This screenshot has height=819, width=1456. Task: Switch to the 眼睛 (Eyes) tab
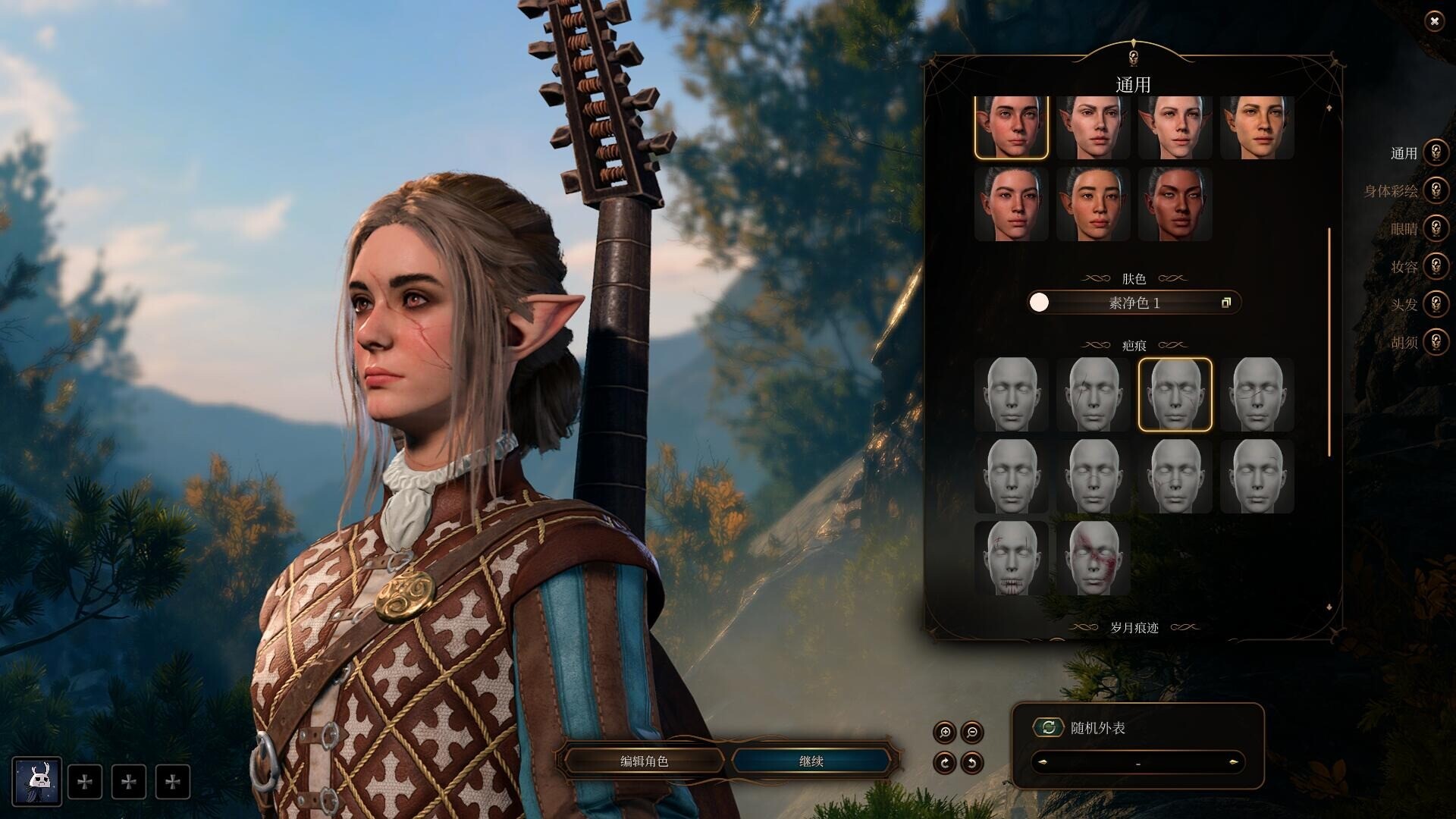1435,228
